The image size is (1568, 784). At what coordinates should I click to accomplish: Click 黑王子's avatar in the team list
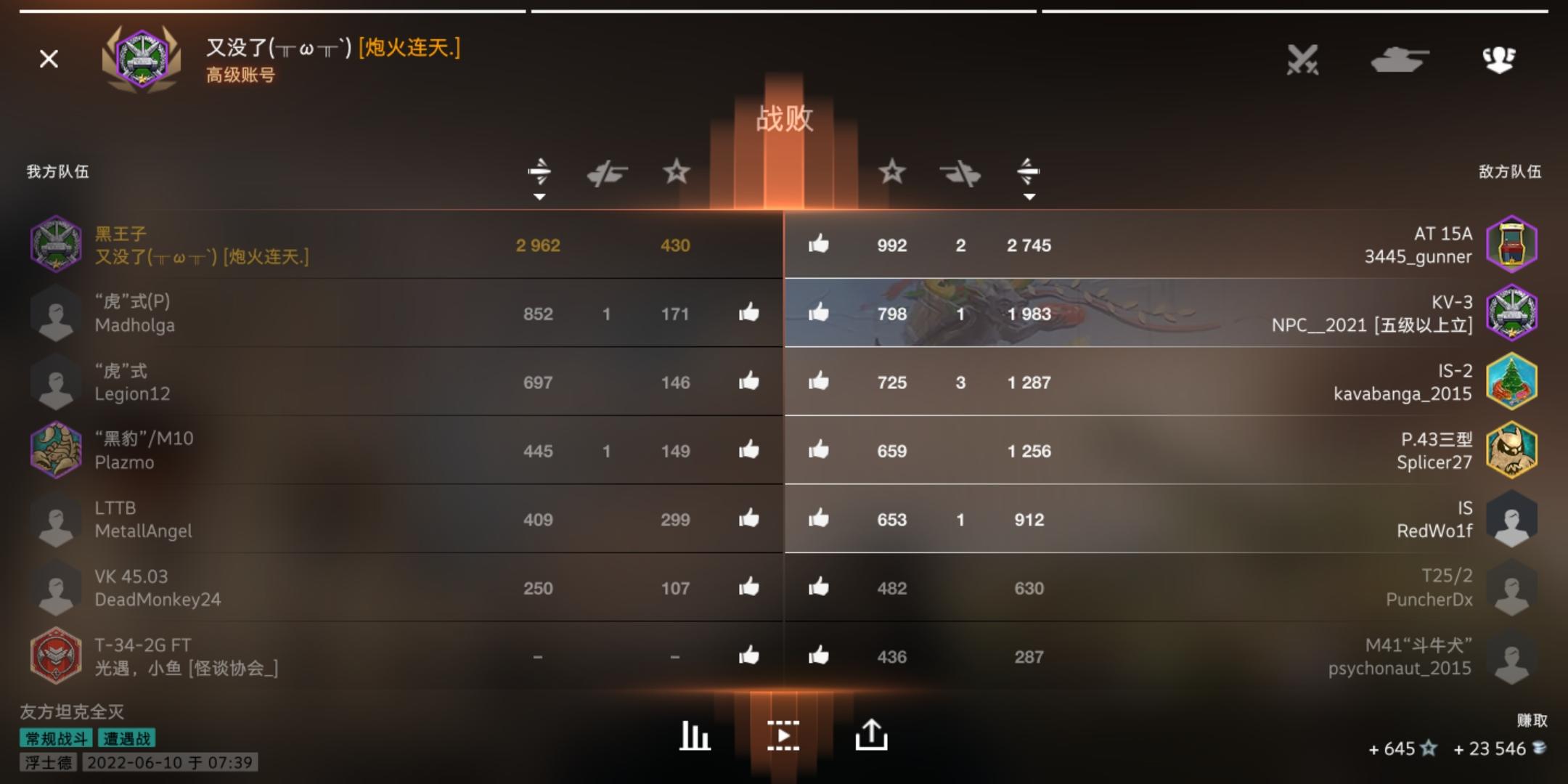pyautogui.click(x=57, y=244)
